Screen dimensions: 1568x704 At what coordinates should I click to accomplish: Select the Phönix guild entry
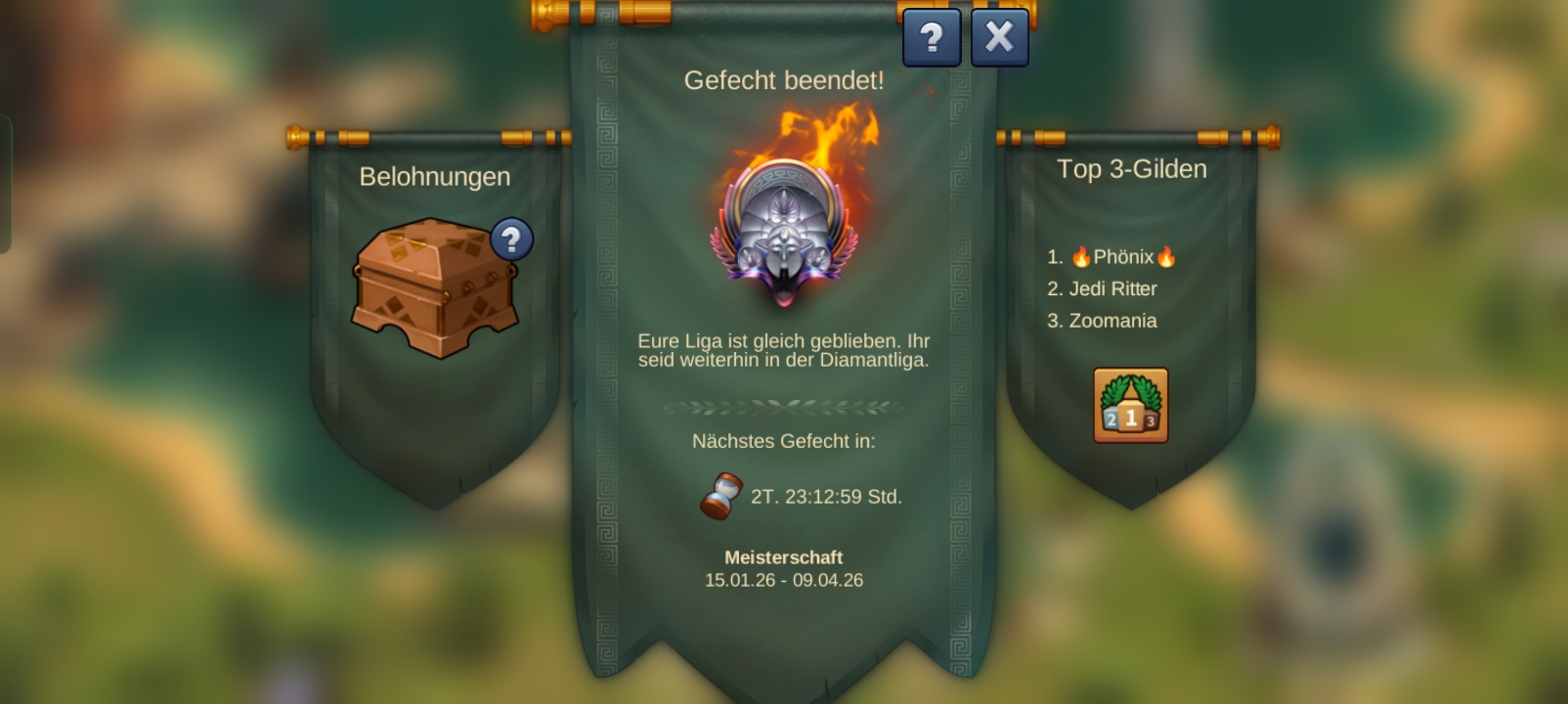[1124, 257]
